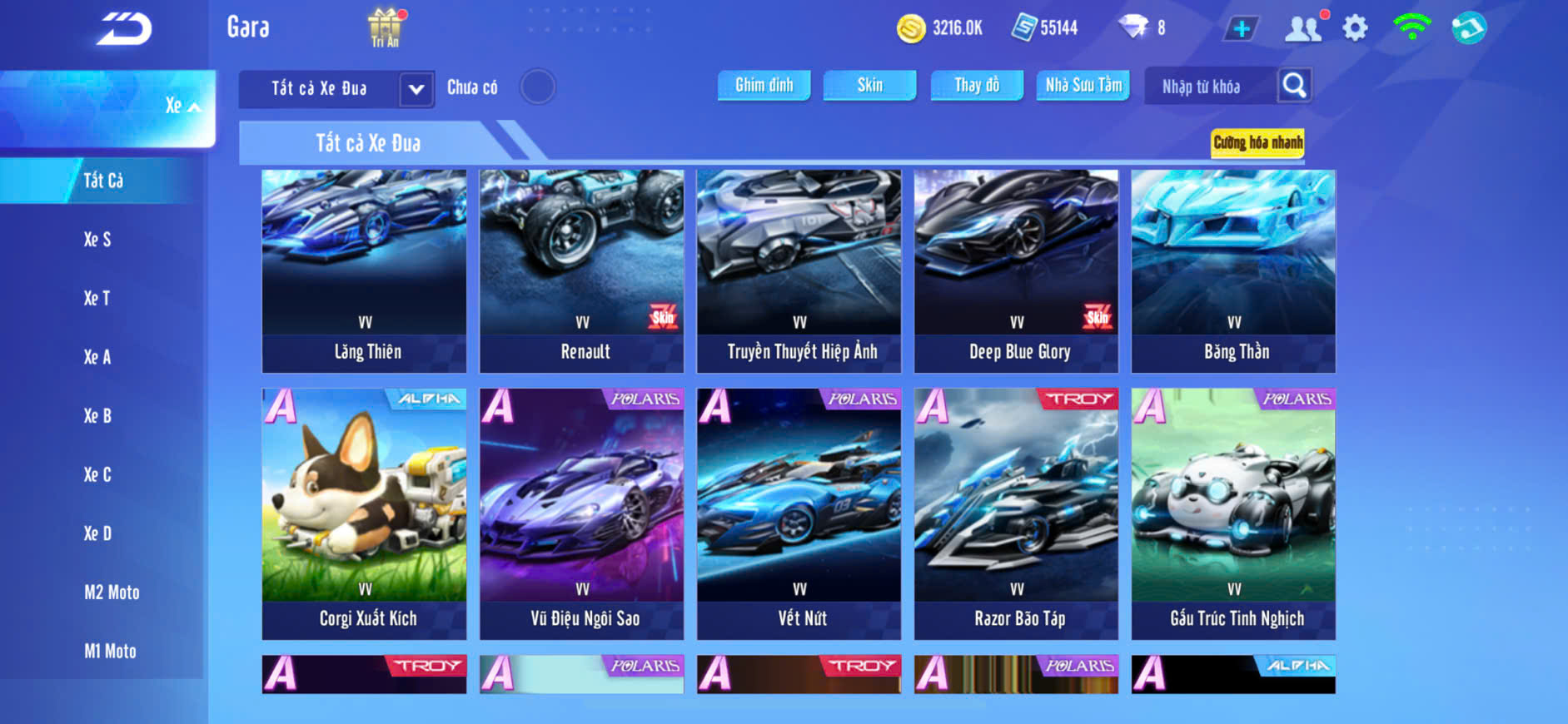Open the friends icon
The width and height of the screenshot is (1568, 724).
pyautogui.click(x=1303, y=28)
